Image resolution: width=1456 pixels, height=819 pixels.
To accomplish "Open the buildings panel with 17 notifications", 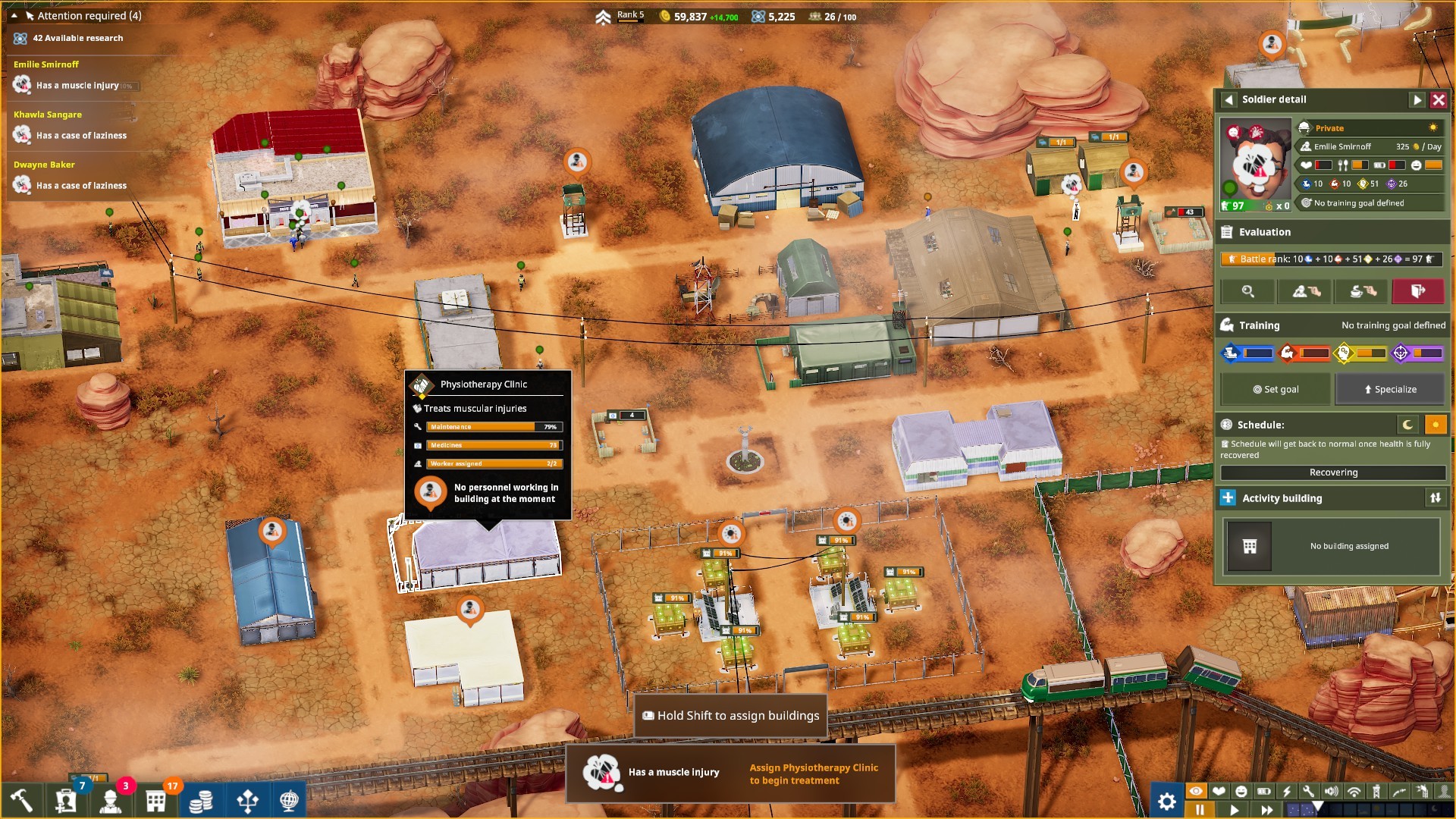I will coord(155,800).
